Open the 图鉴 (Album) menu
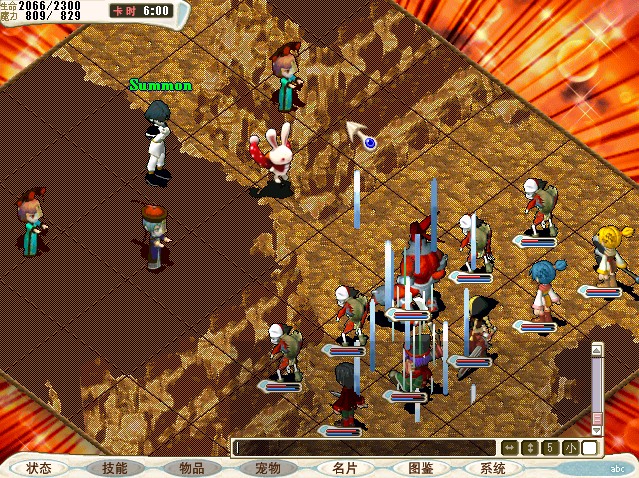Viewport: 639px width, 478px height. coord(420,468)
